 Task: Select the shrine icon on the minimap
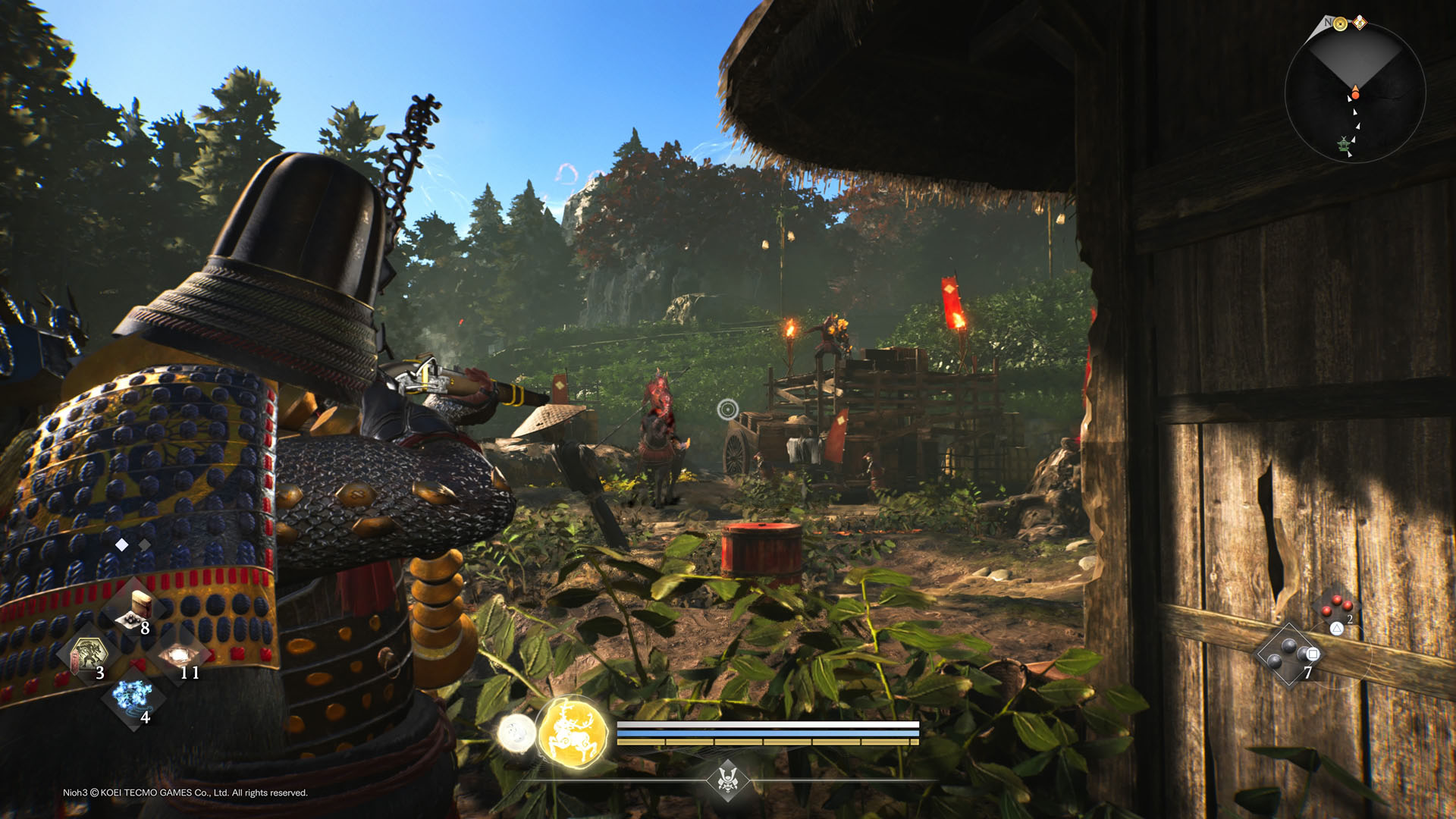coord(1344,145)
